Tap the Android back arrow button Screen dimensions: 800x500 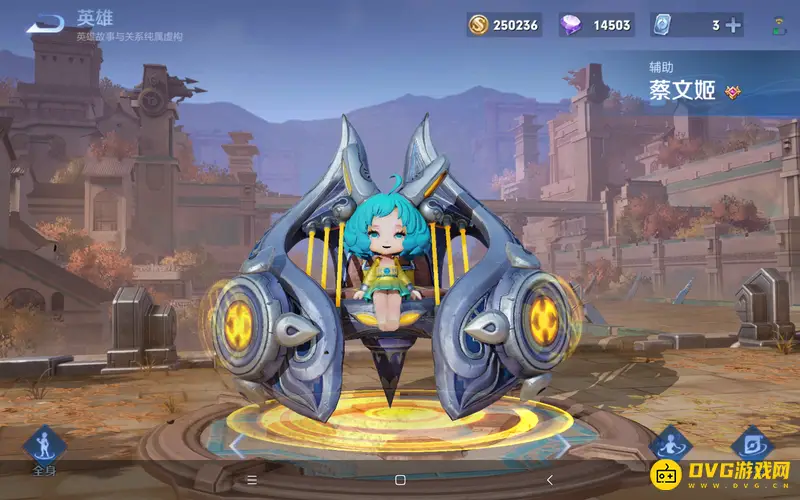[548, 480]
